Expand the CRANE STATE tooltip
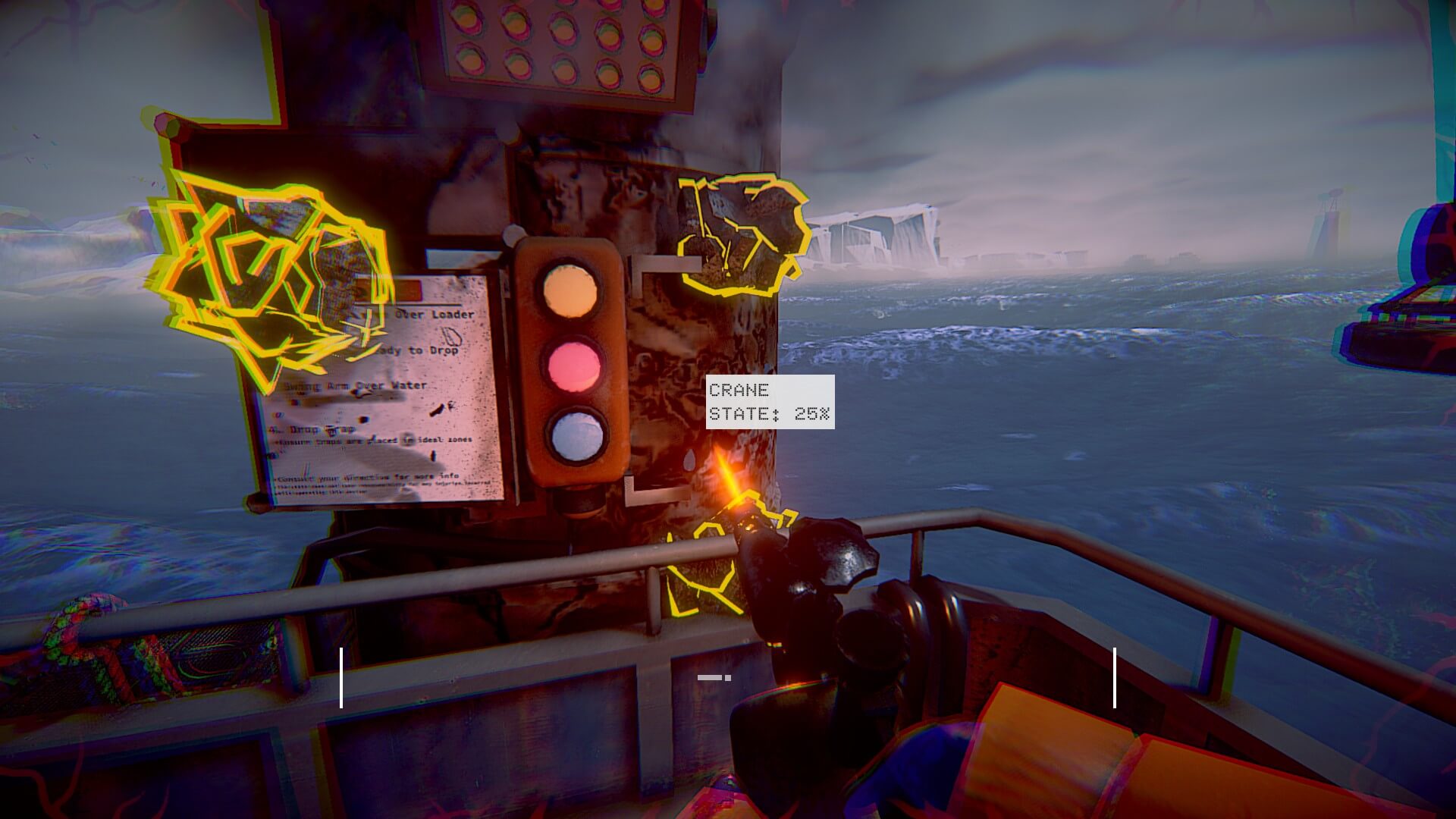Image resolution: width=1456 pixels, height=819 pixels. pos(768,400)
